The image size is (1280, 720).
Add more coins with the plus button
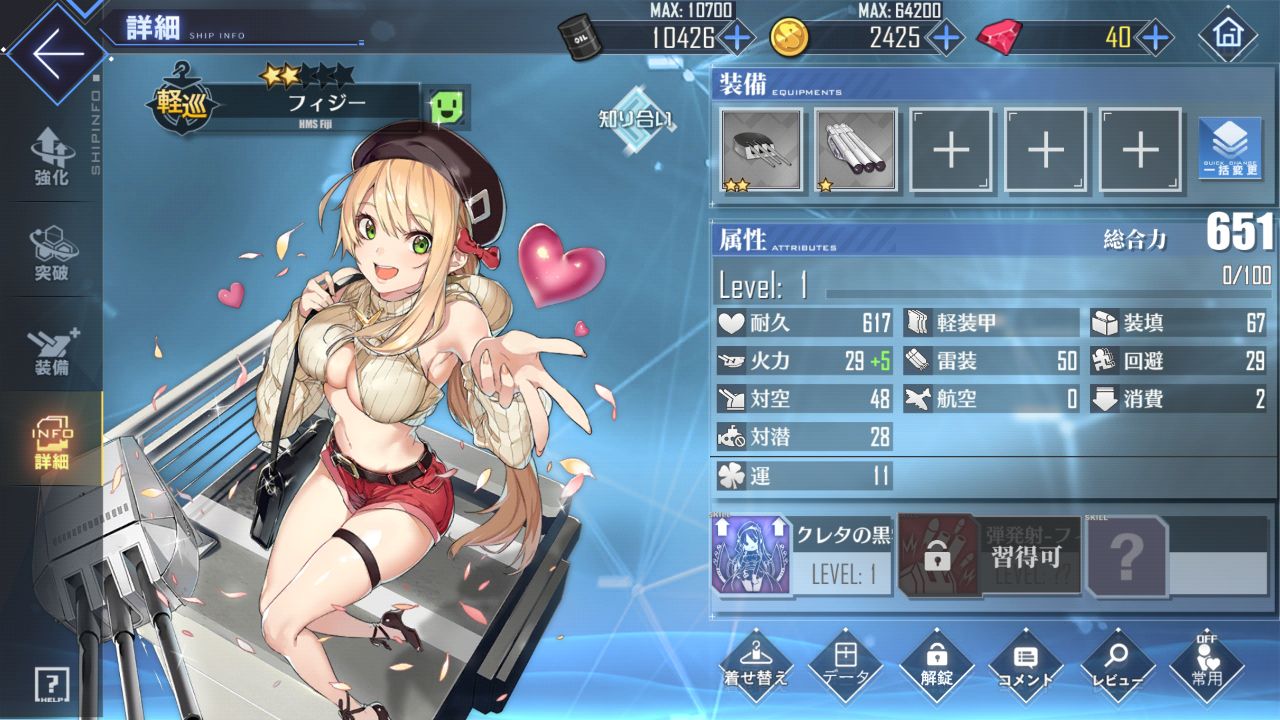[x=944, y=38]
